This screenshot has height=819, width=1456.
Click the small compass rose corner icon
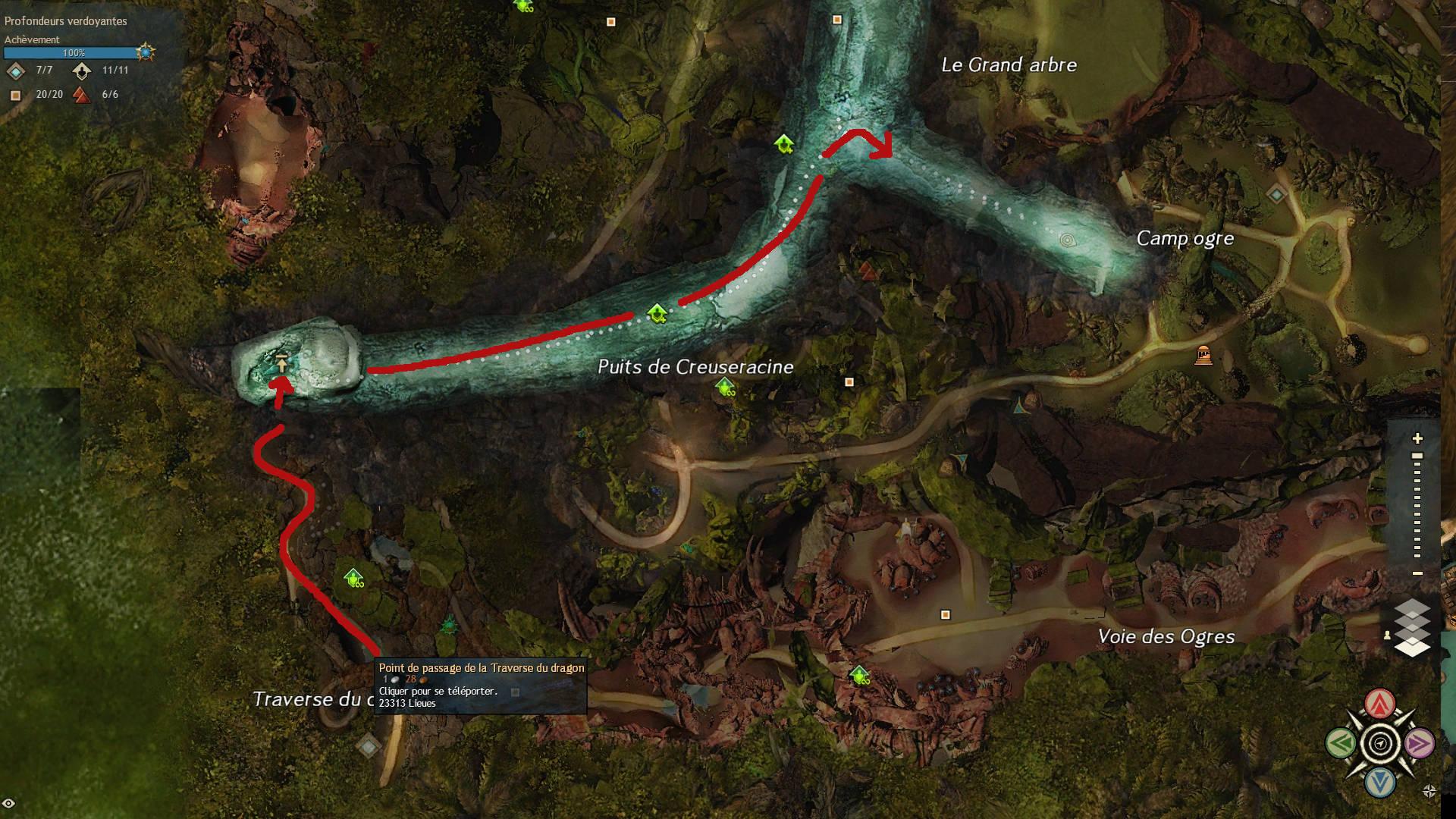coord(1429,792)
